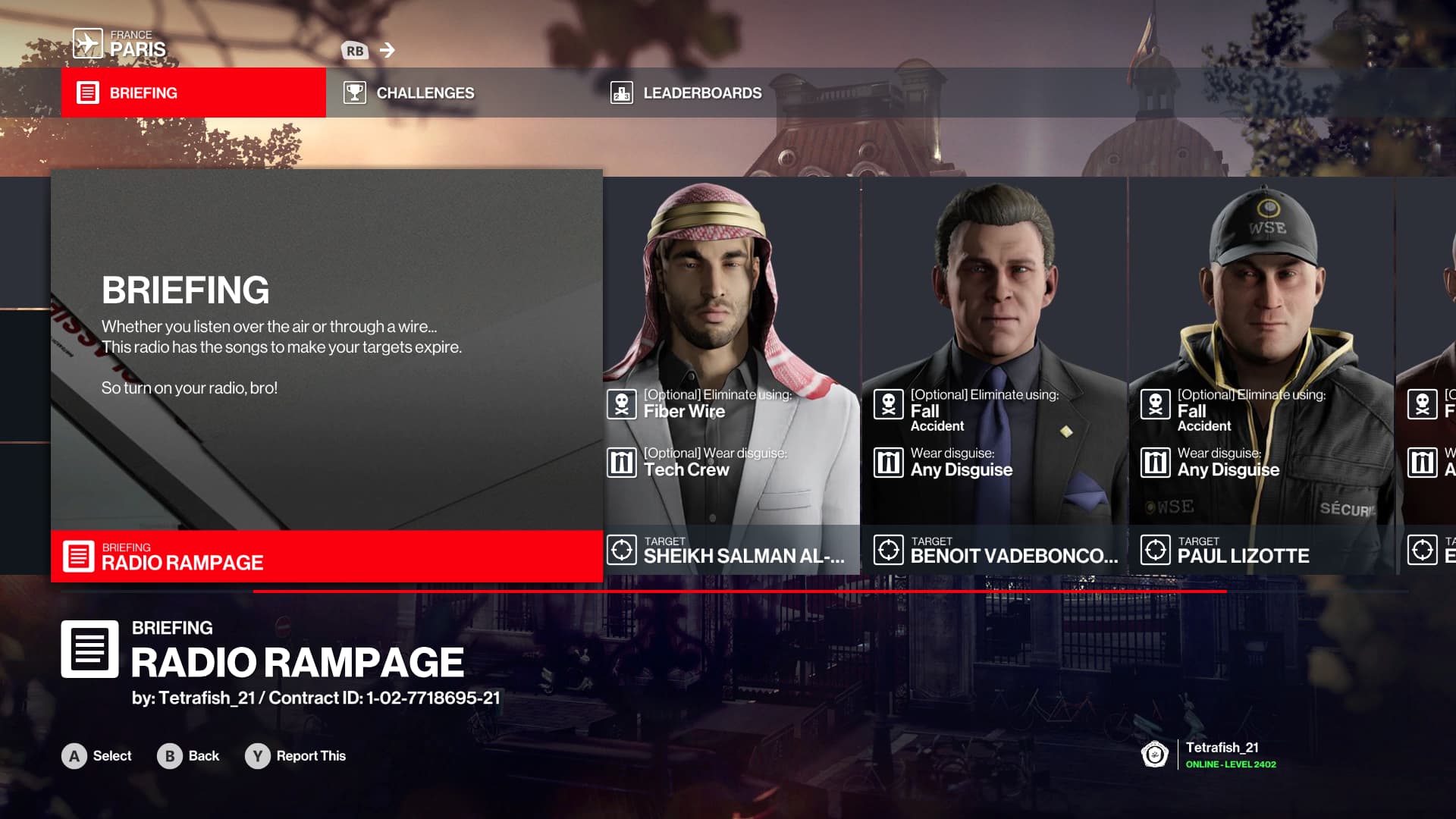Viewport: 1456px width, 819px height.
Task: Click the Report This option
Action: click(x=296, y=756)
